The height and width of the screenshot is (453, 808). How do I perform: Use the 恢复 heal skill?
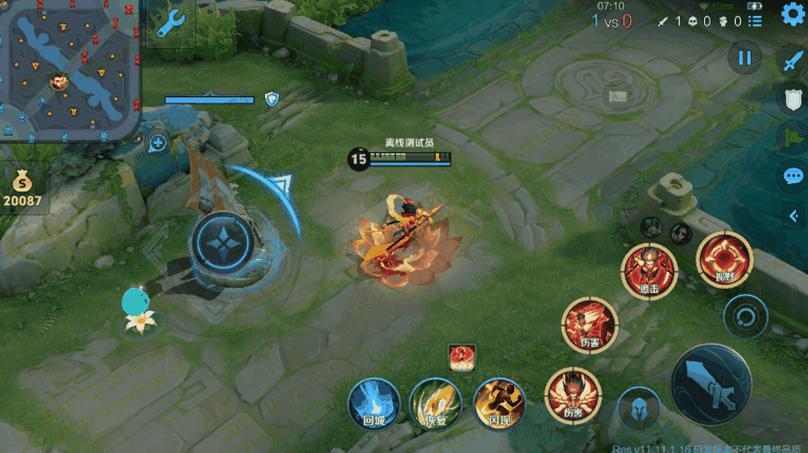tap(435, 404)
